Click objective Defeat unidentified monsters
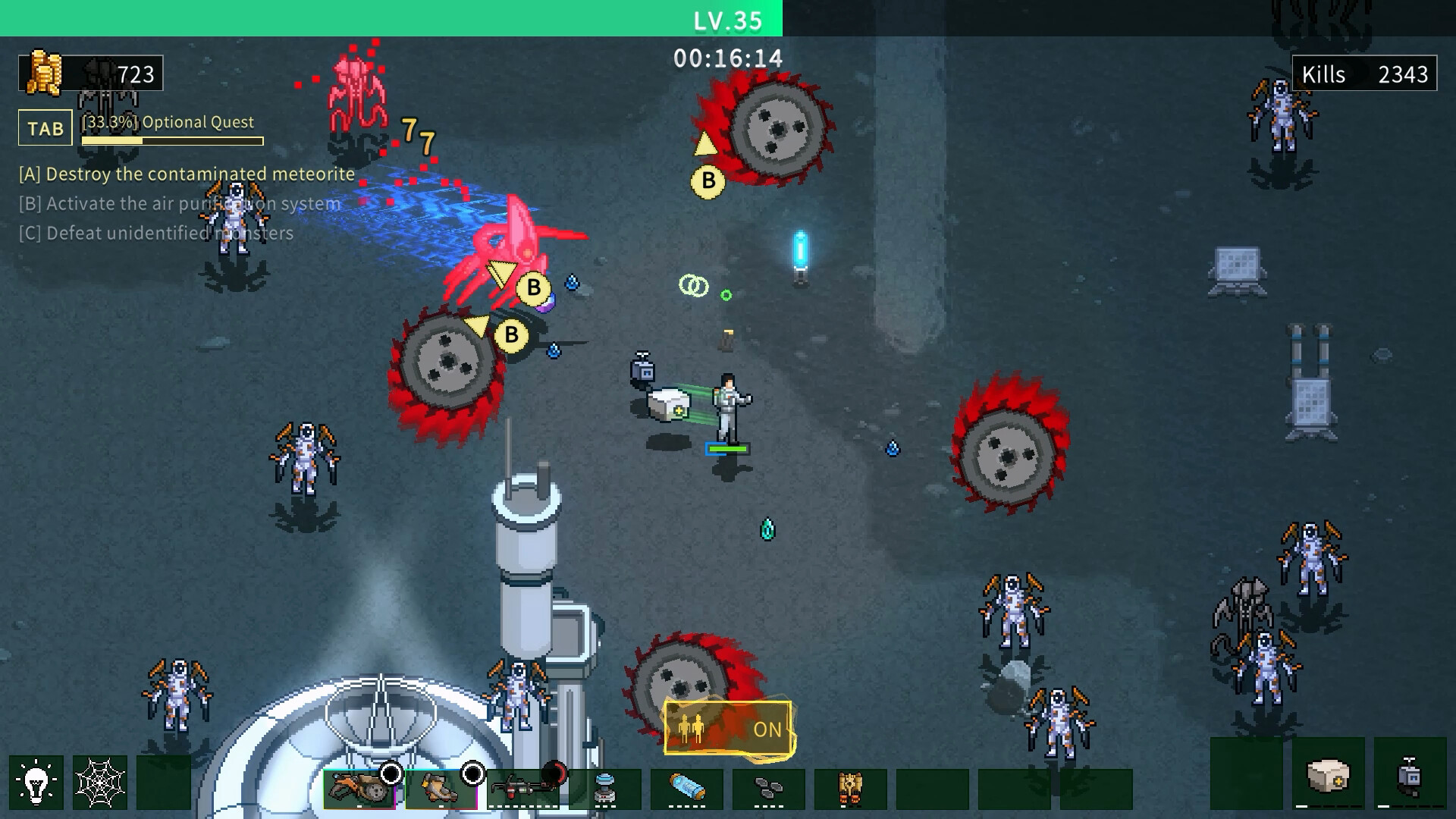Viewport: 1456px width, 819px height. point(154,233)
